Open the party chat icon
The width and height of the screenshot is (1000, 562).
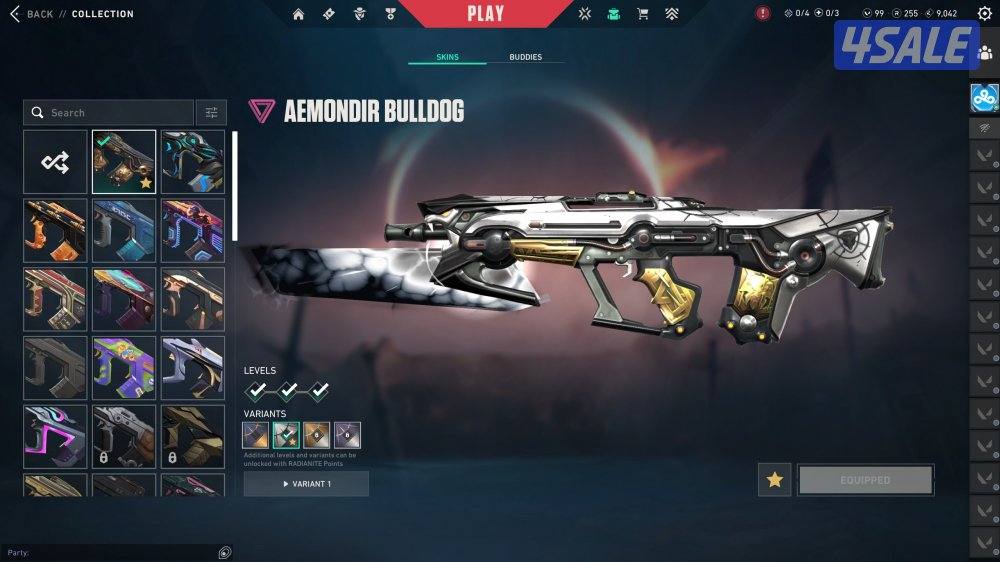(225, 552)
